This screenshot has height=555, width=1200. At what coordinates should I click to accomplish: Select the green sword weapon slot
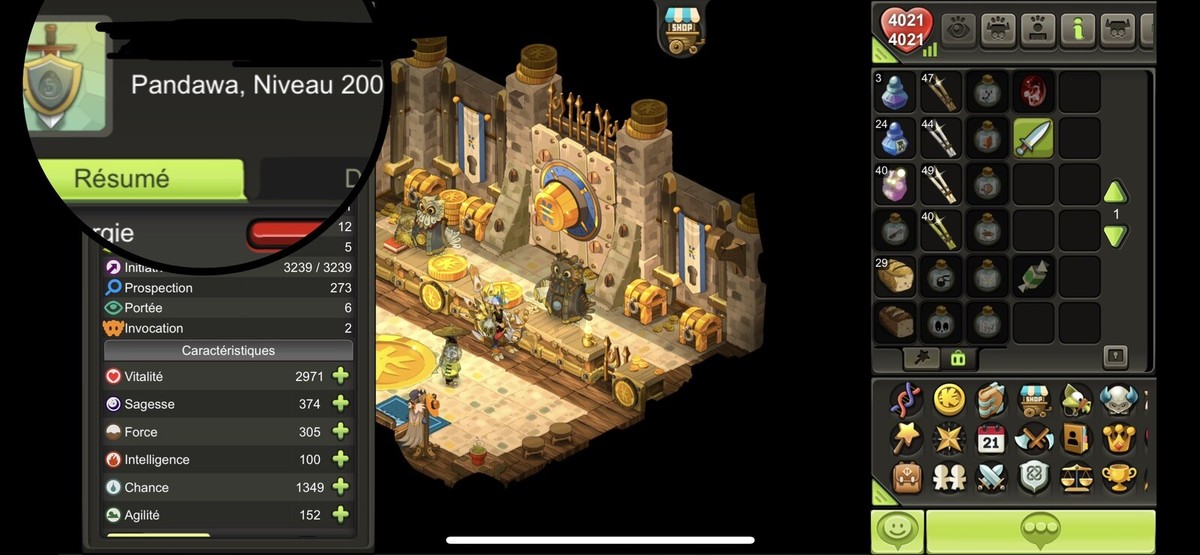(1033, 138)
